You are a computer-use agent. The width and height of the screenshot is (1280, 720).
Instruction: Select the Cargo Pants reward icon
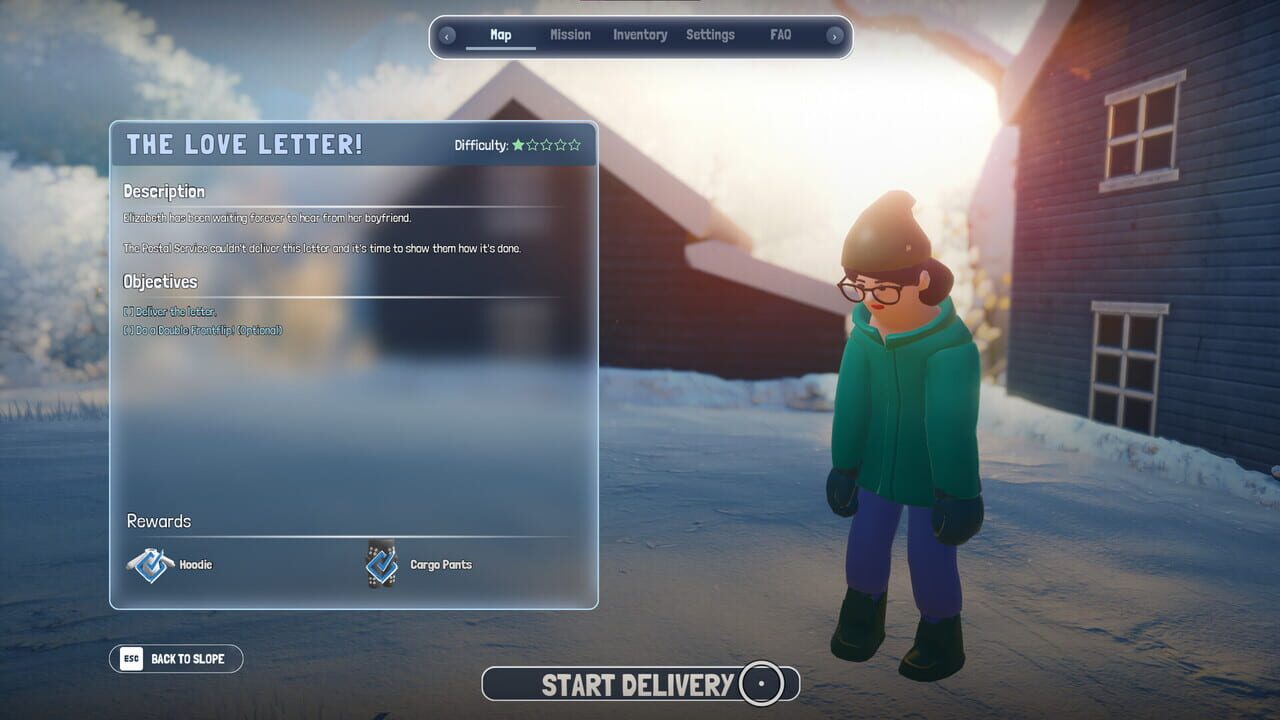[381, 564]
